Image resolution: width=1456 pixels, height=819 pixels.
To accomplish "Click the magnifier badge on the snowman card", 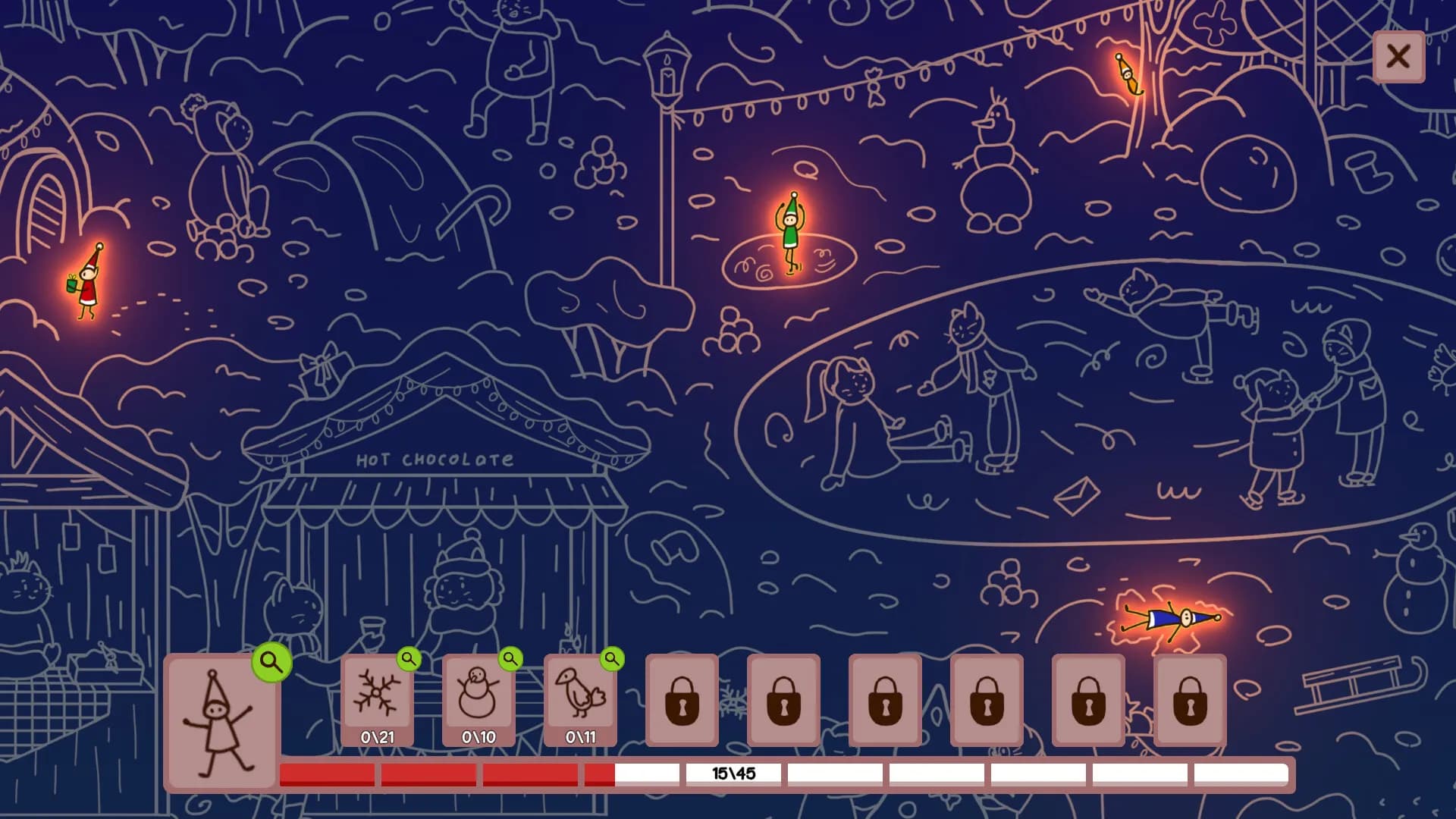I will 509,661.
